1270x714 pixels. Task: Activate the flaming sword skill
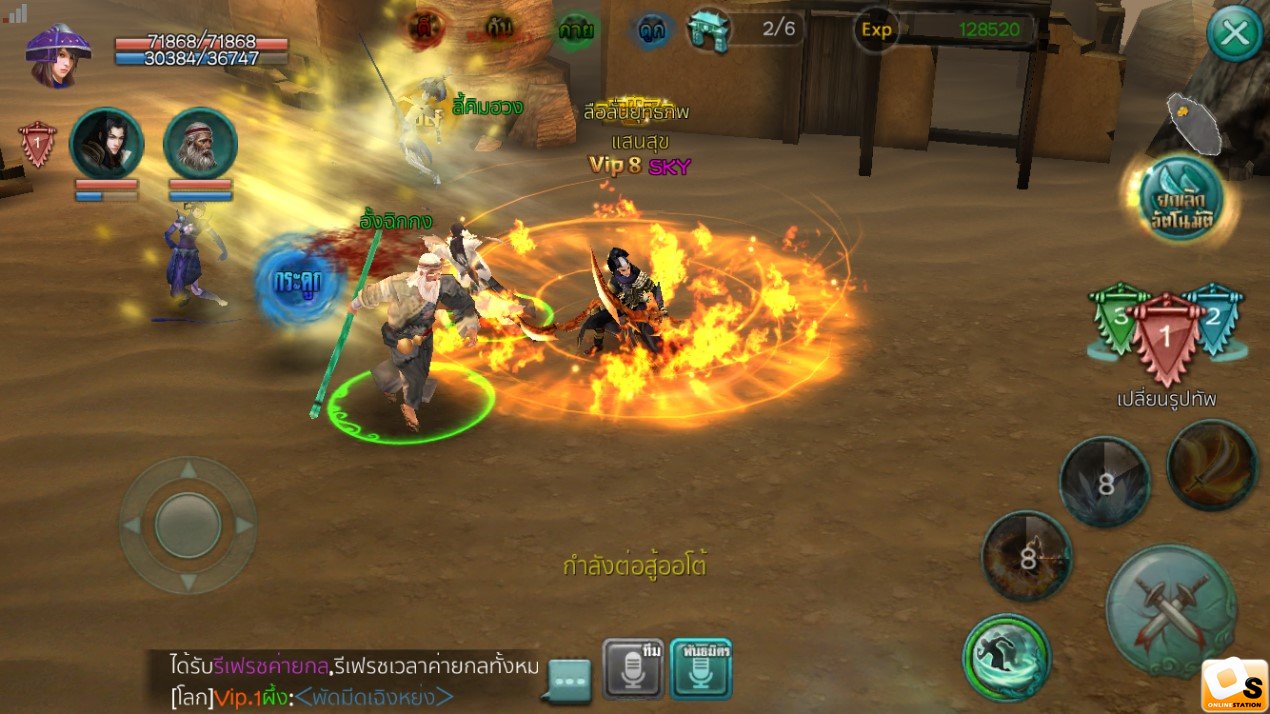tap(1212, 466)
